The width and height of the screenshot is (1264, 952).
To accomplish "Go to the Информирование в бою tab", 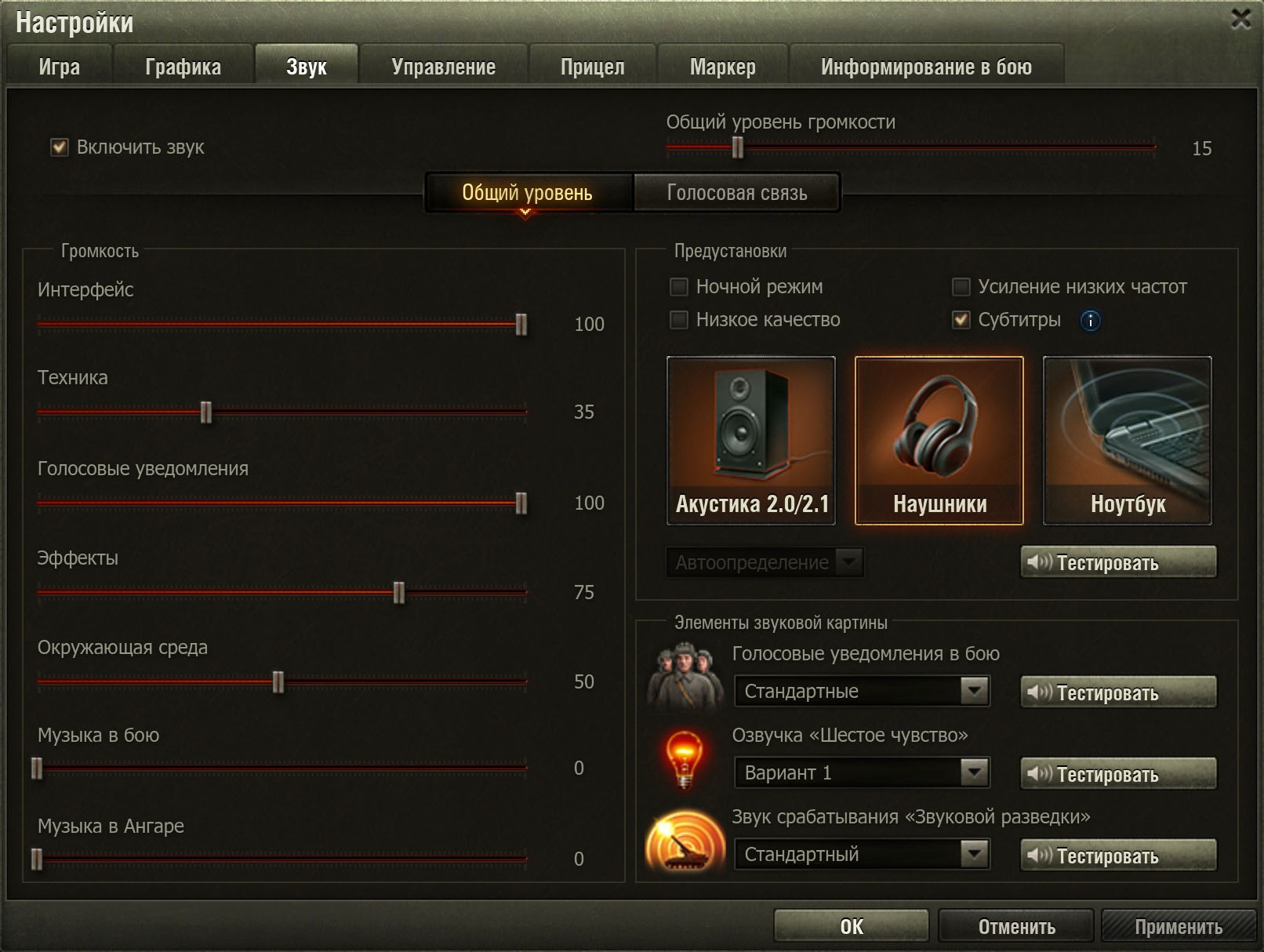I will 926,67.
